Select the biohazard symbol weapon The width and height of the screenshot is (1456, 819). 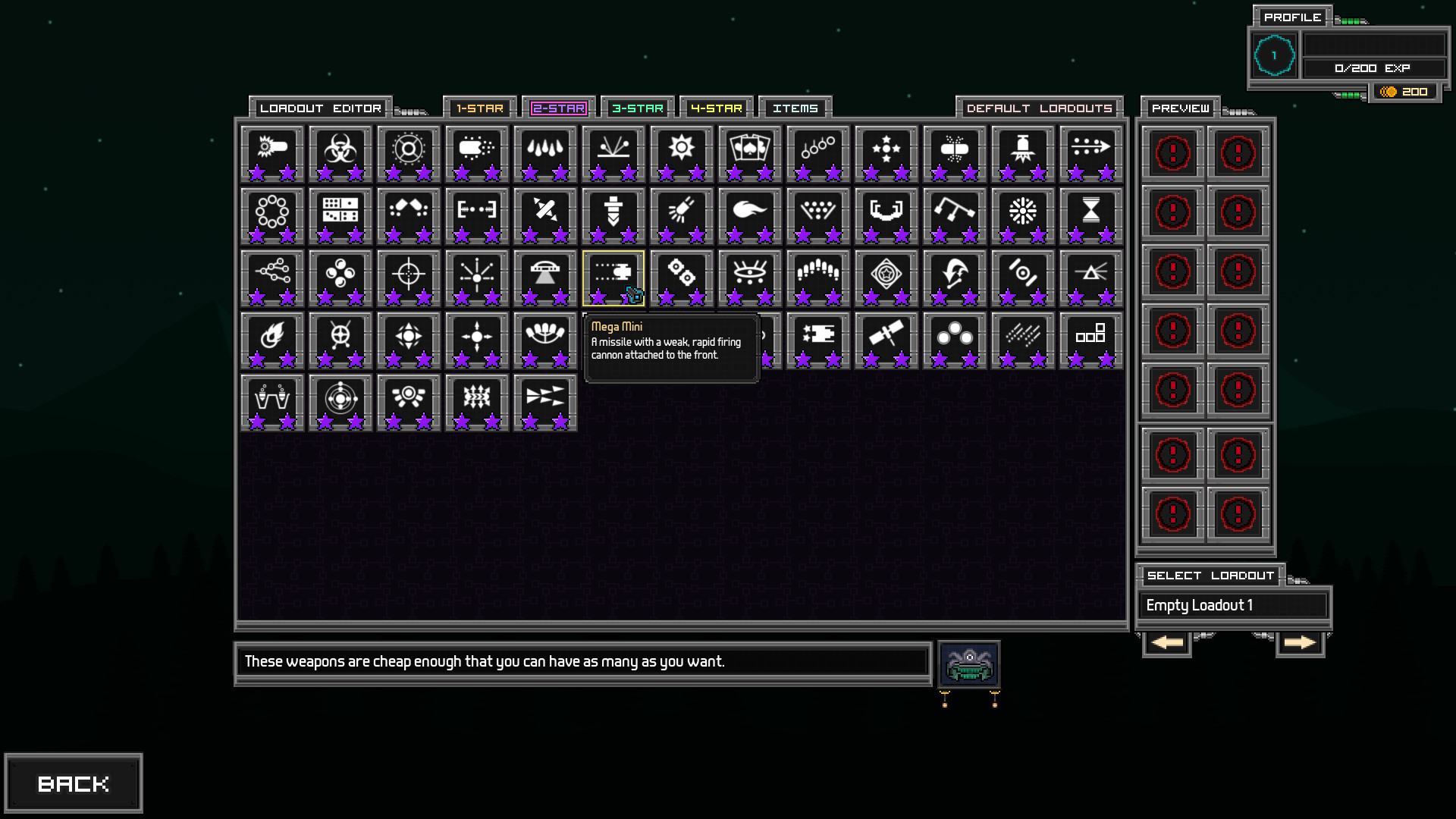[x=340, y=153]
